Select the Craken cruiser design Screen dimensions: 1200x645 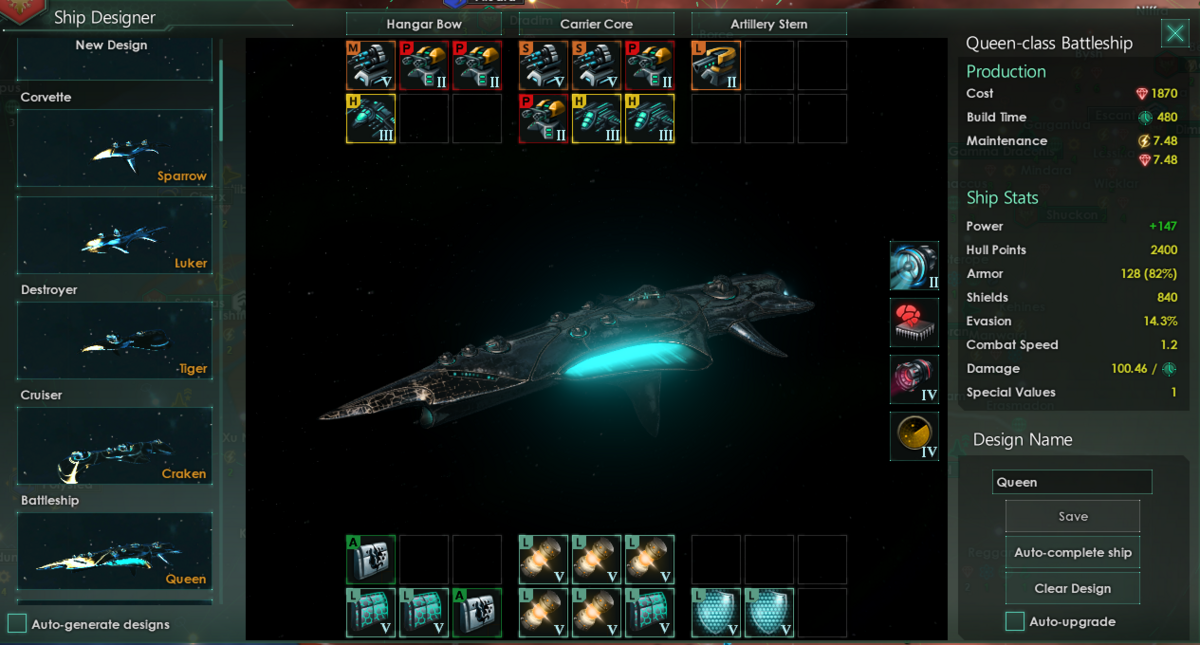tap(115, 445)
